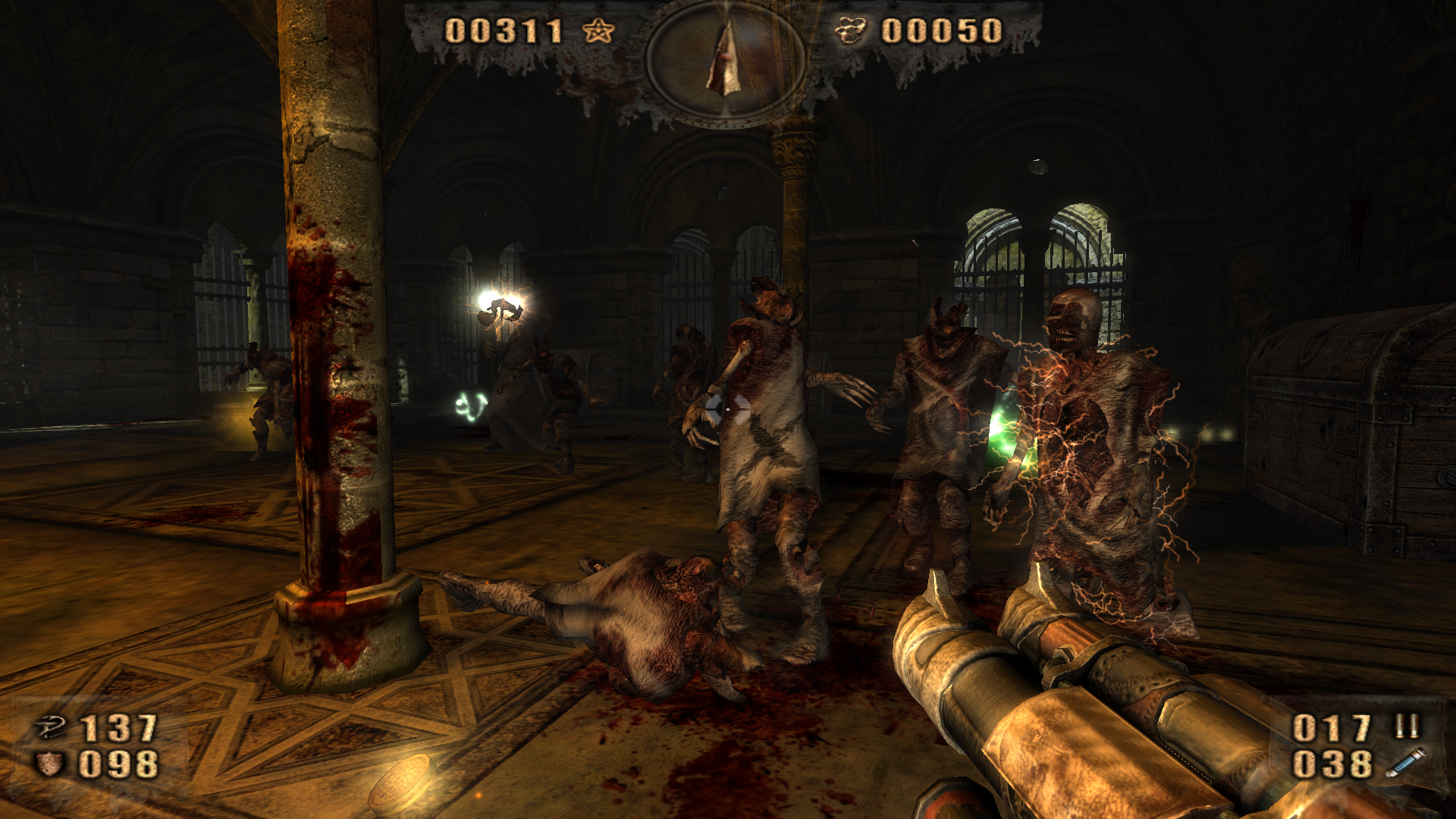Select the shotgun shells ammo icon
The width and height of the screenshot is (1456, 819).
click(x=1407, y=726)
